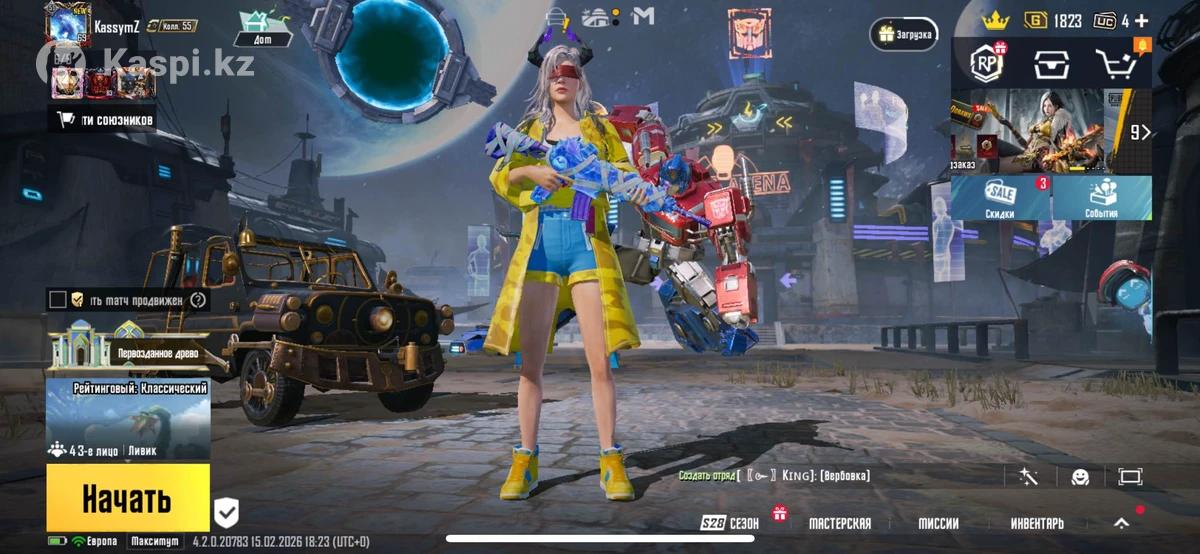Open the Мастерская workshop menu
The height and width of the screenshot is (554, 1200).
click(x=839, y=523)
